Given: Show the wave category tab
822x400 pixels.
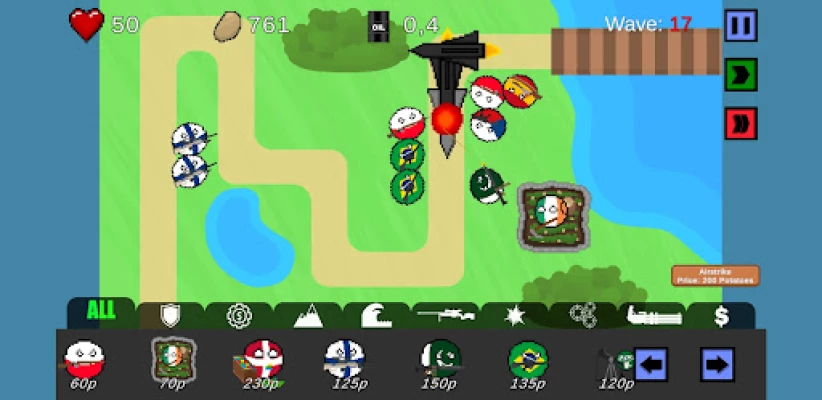Looking at the screenshot, I should (x=377, y=316).
